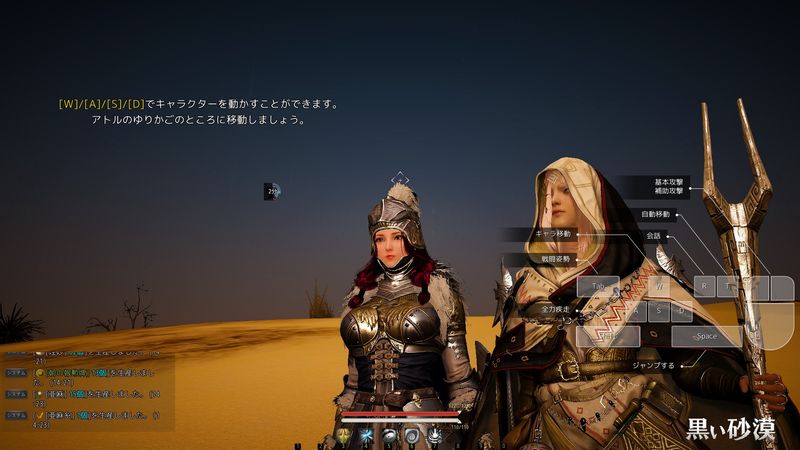Viewport: 800px width, 450px height.
Task: Select the grey swirling cloud skill icon
Action: pos(389,438)
